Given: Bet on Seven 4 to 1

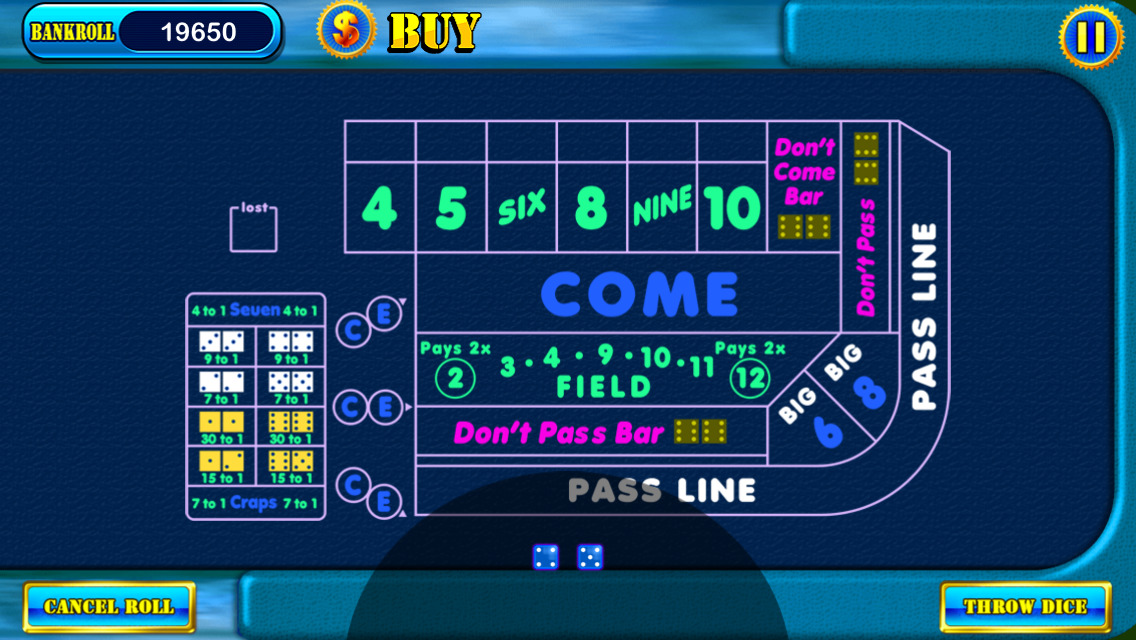Looking at the screenshot, I should pyautogui.click(x=255, y=310).
